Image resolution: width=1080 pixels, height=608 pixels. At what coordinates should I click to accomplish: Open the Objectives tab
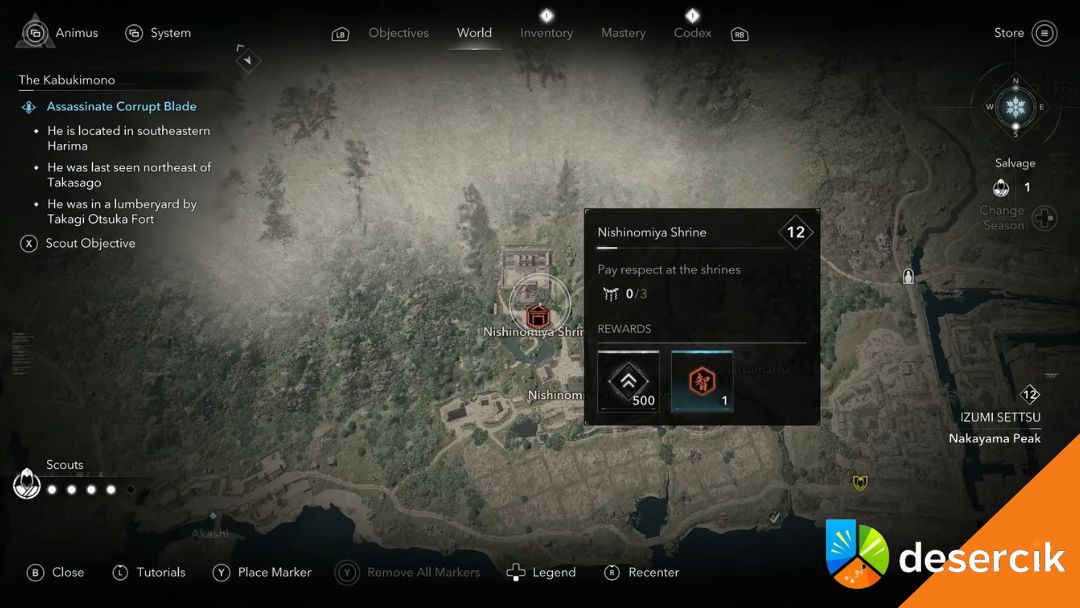[x=398, y=33]
